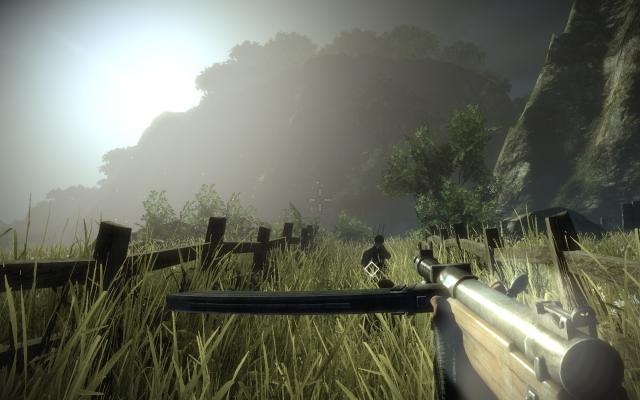This screenshot has width=640, height=400.
Task: Click the white diamond waypoint marker
Action: (372, 269)
